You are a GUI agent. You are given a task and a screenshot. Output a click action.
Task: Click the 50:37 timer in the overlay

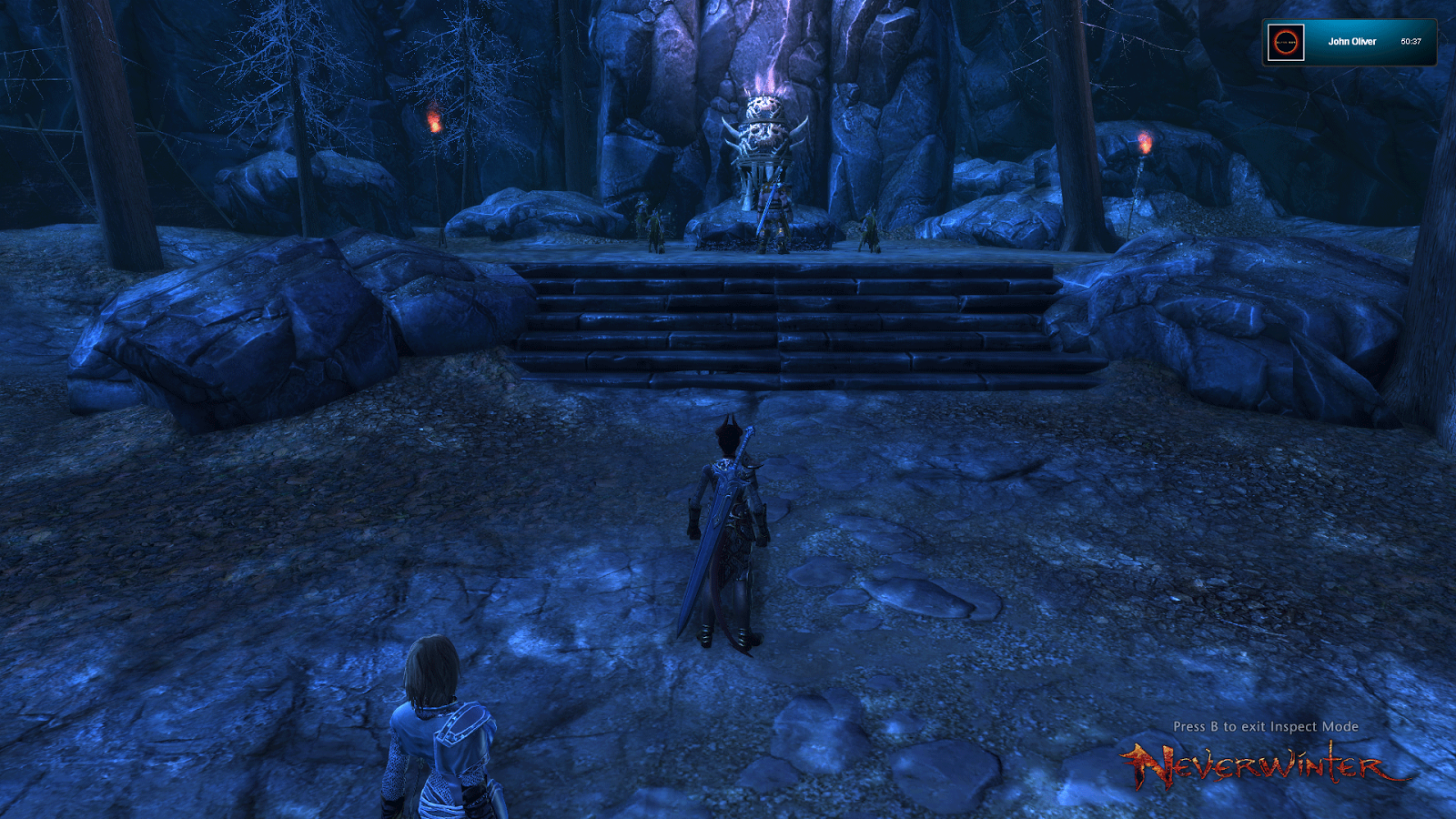pyautogui.click(x=1411, y=42)
